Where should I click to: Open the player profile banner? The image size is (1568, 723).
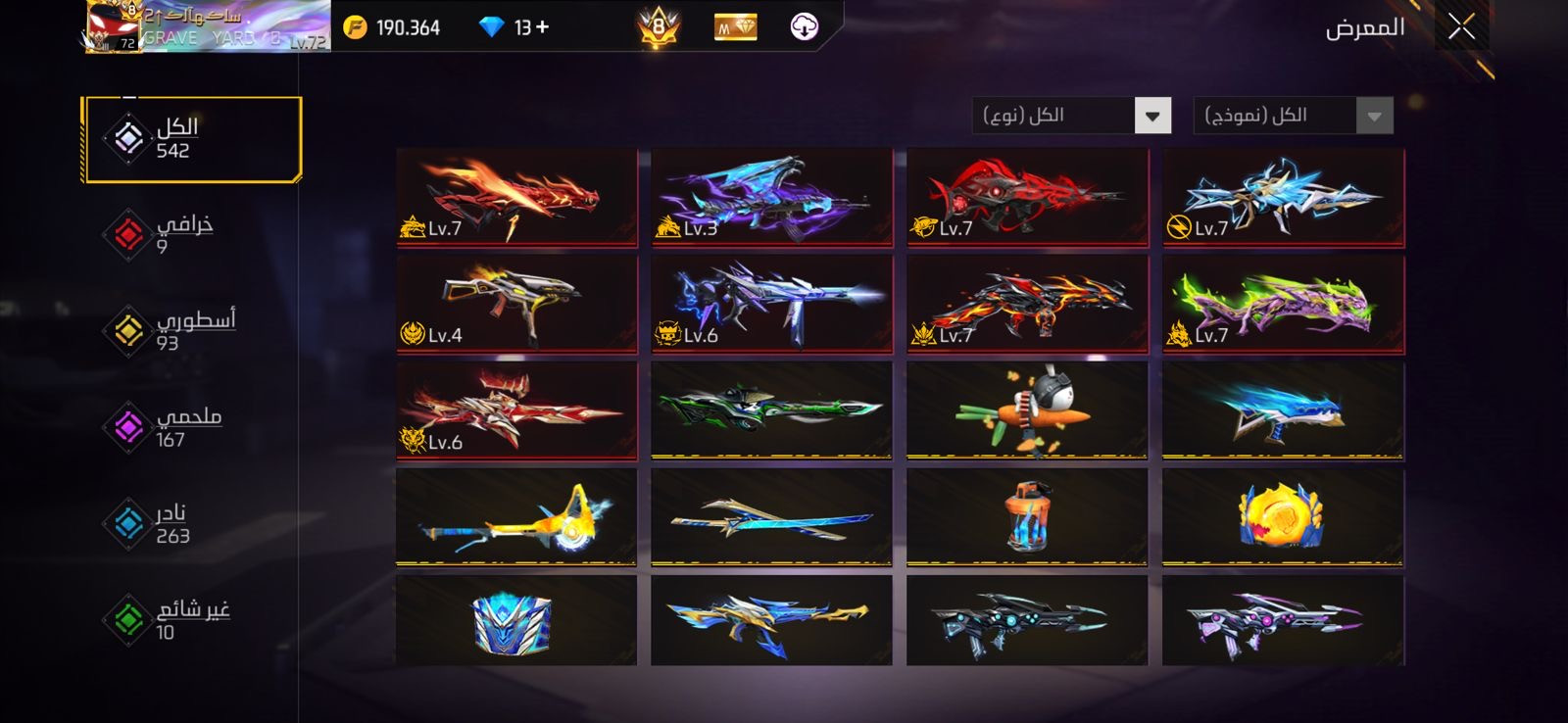207,26
